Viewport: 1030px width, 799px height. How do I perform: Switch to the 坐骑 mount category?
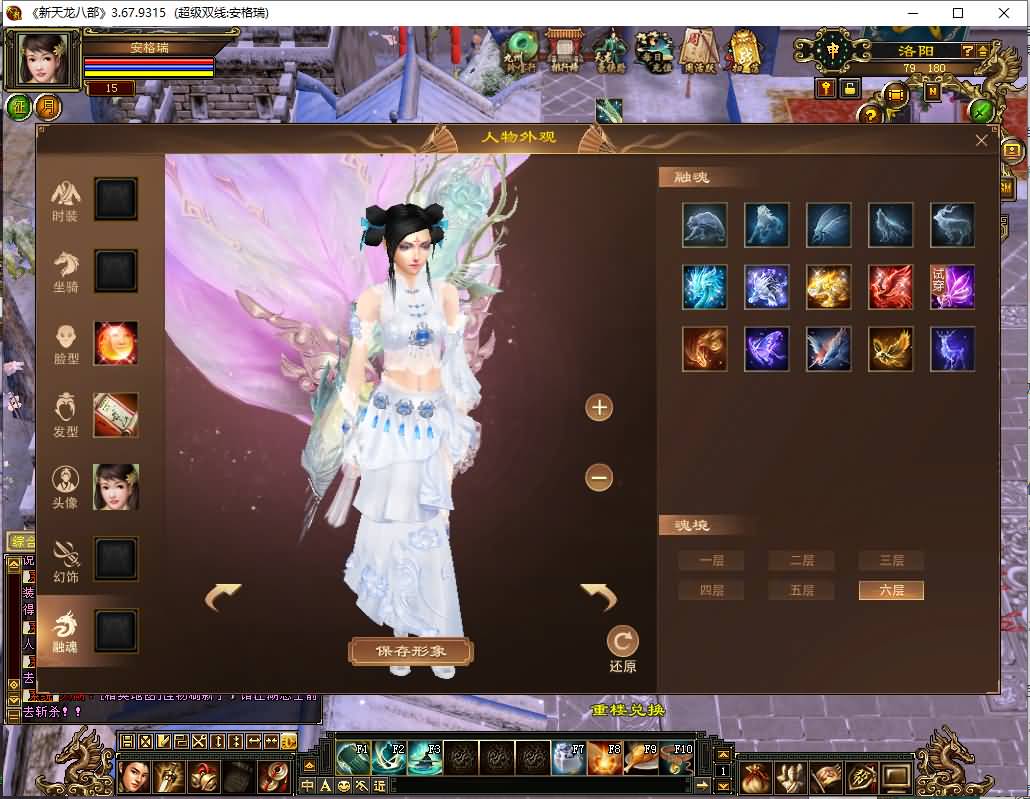coord(66,271)
